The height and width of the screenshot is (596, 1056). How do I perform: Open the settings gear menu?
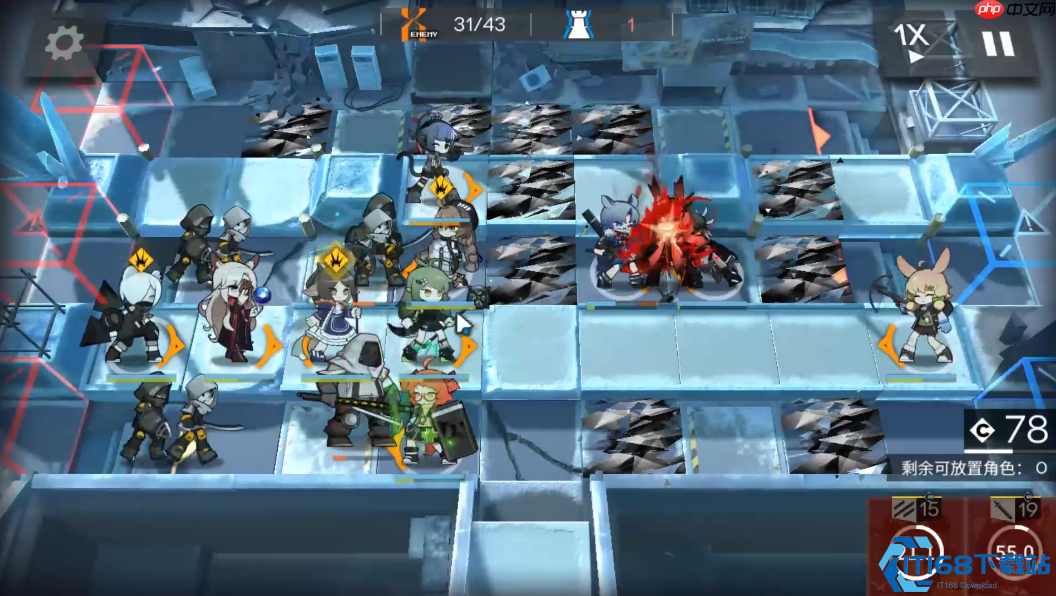point(65,42)
